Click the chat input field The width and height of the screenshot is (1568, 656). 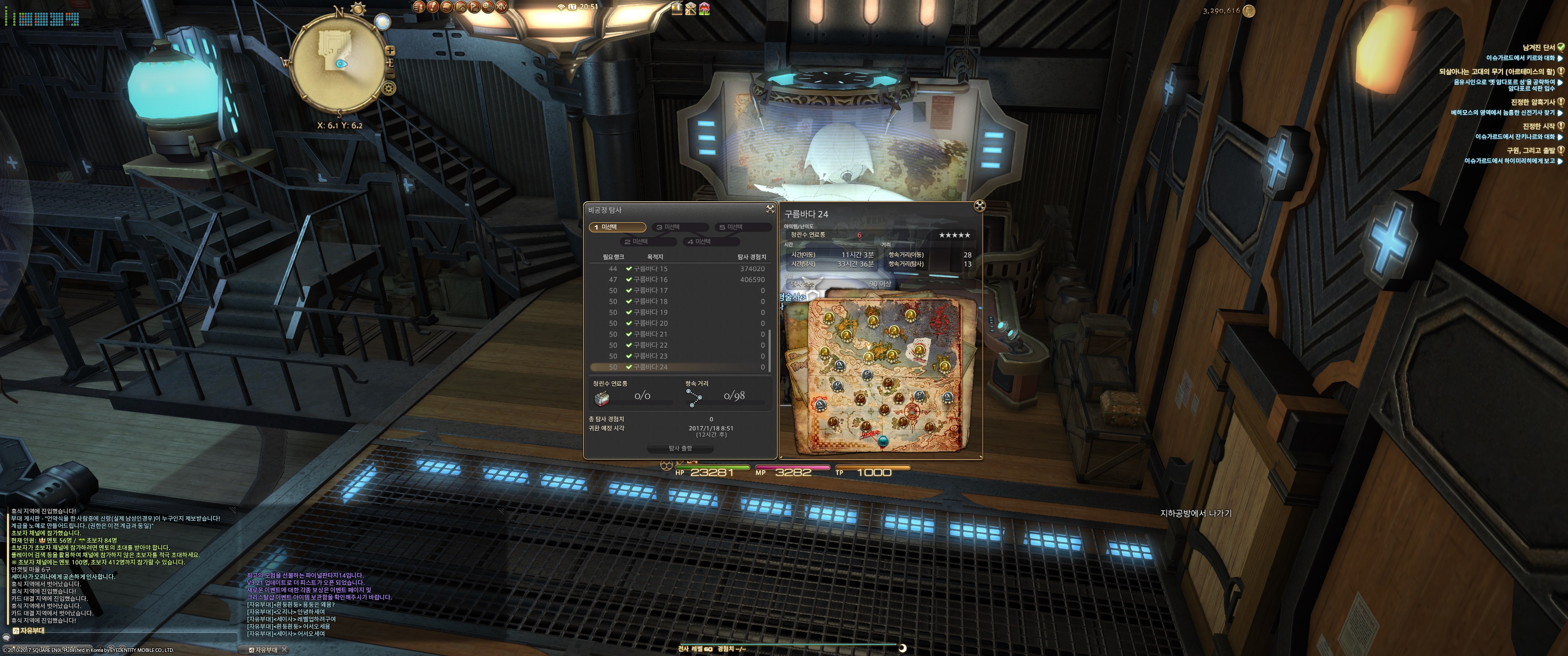point(122,638)
